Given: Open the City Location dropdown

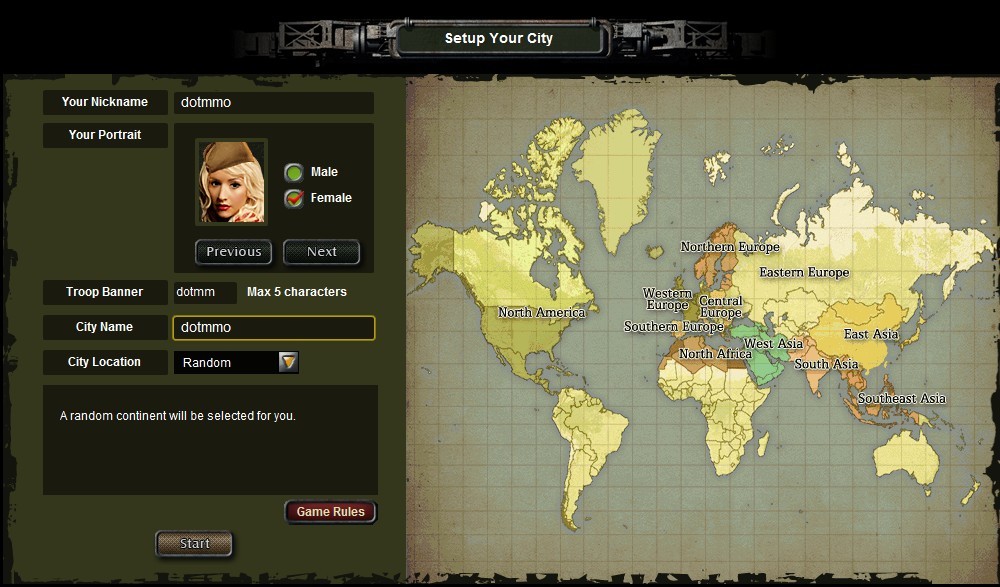Looking at the screenshot, I should pyautogui.click(x=288, y=362).
